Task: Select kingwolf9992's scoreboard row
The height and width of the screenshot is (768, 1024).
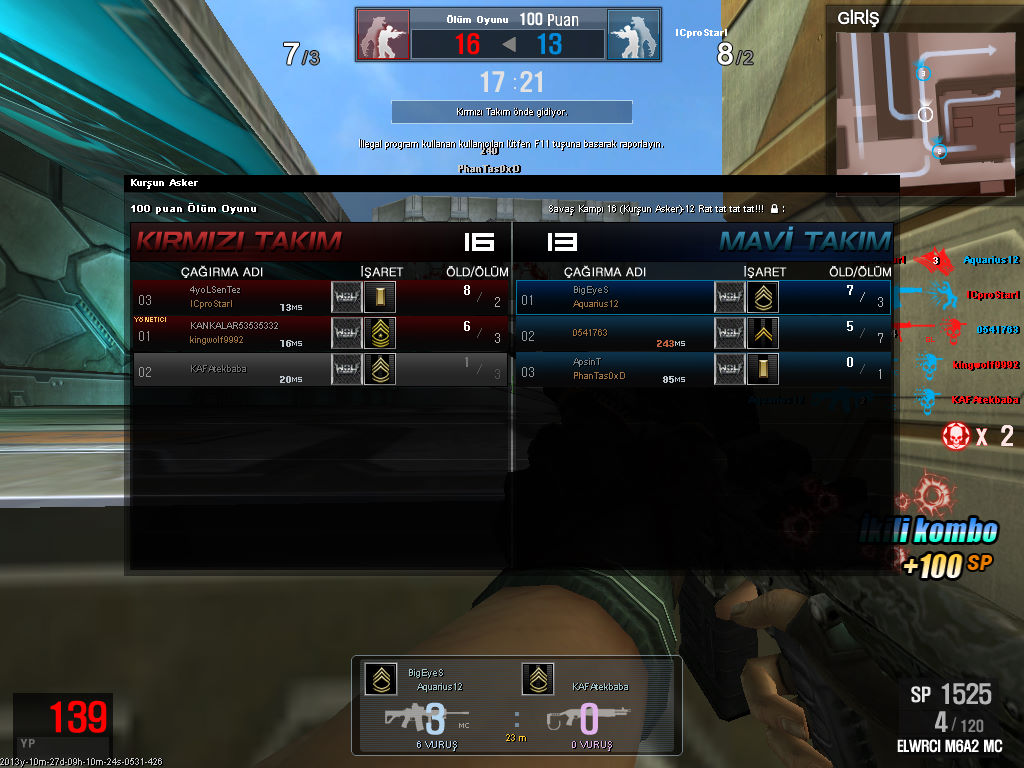Action: (321, 333)
